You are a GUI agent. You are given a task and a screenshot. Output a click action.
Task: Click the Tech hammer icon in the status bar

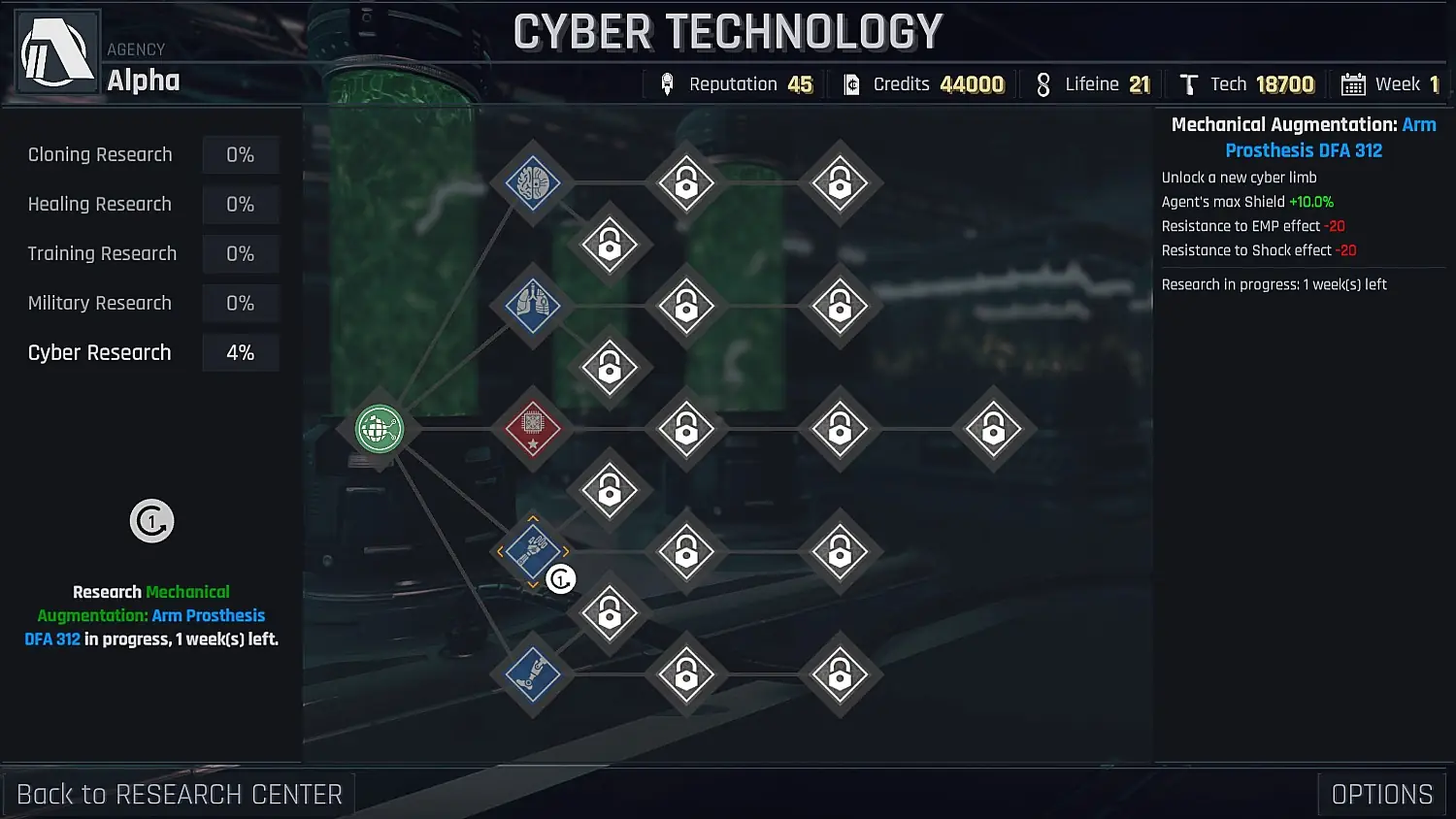[x=1188, y=84]
